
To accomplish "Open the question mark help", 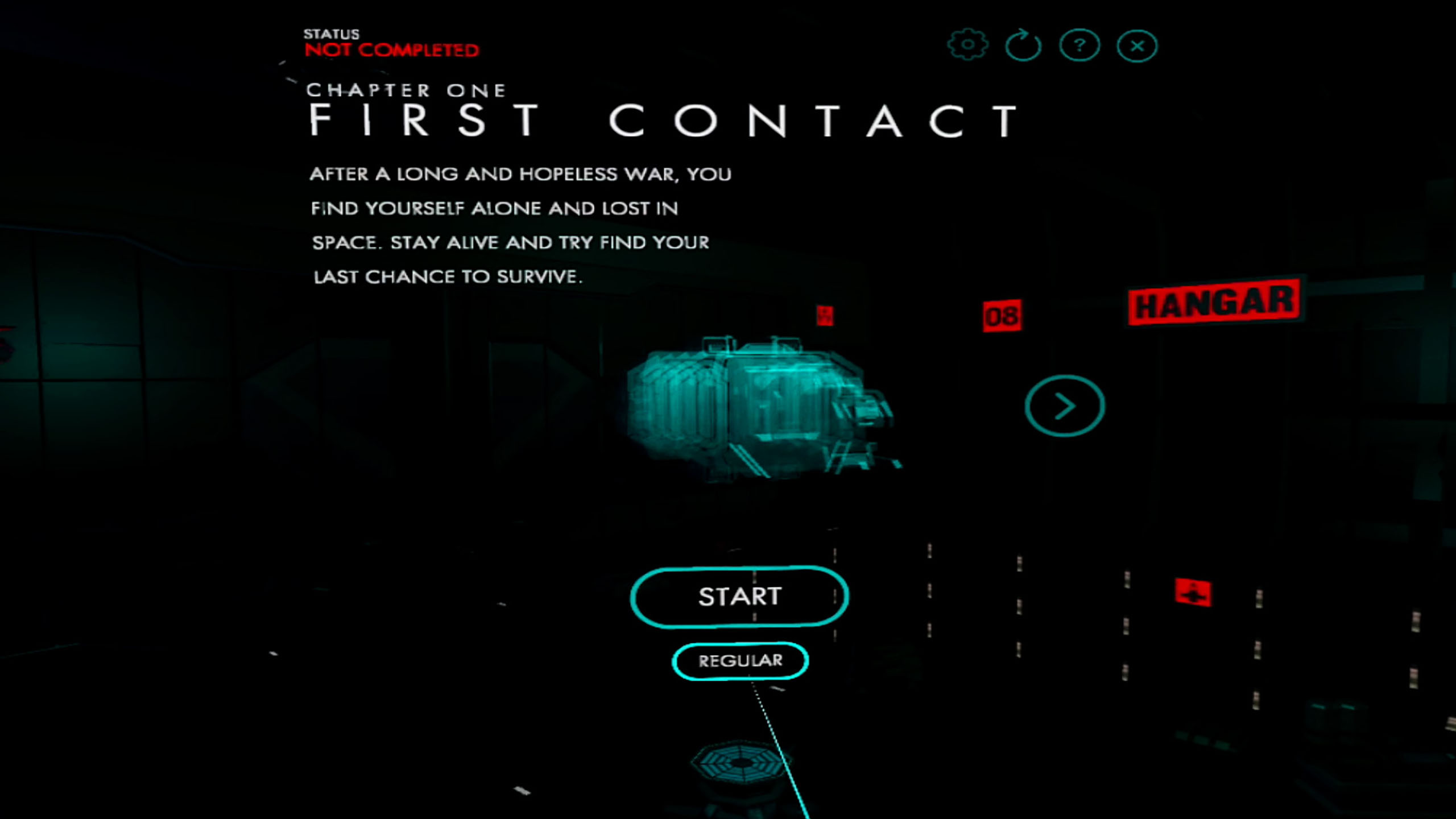I will (x=1079, y=45).
